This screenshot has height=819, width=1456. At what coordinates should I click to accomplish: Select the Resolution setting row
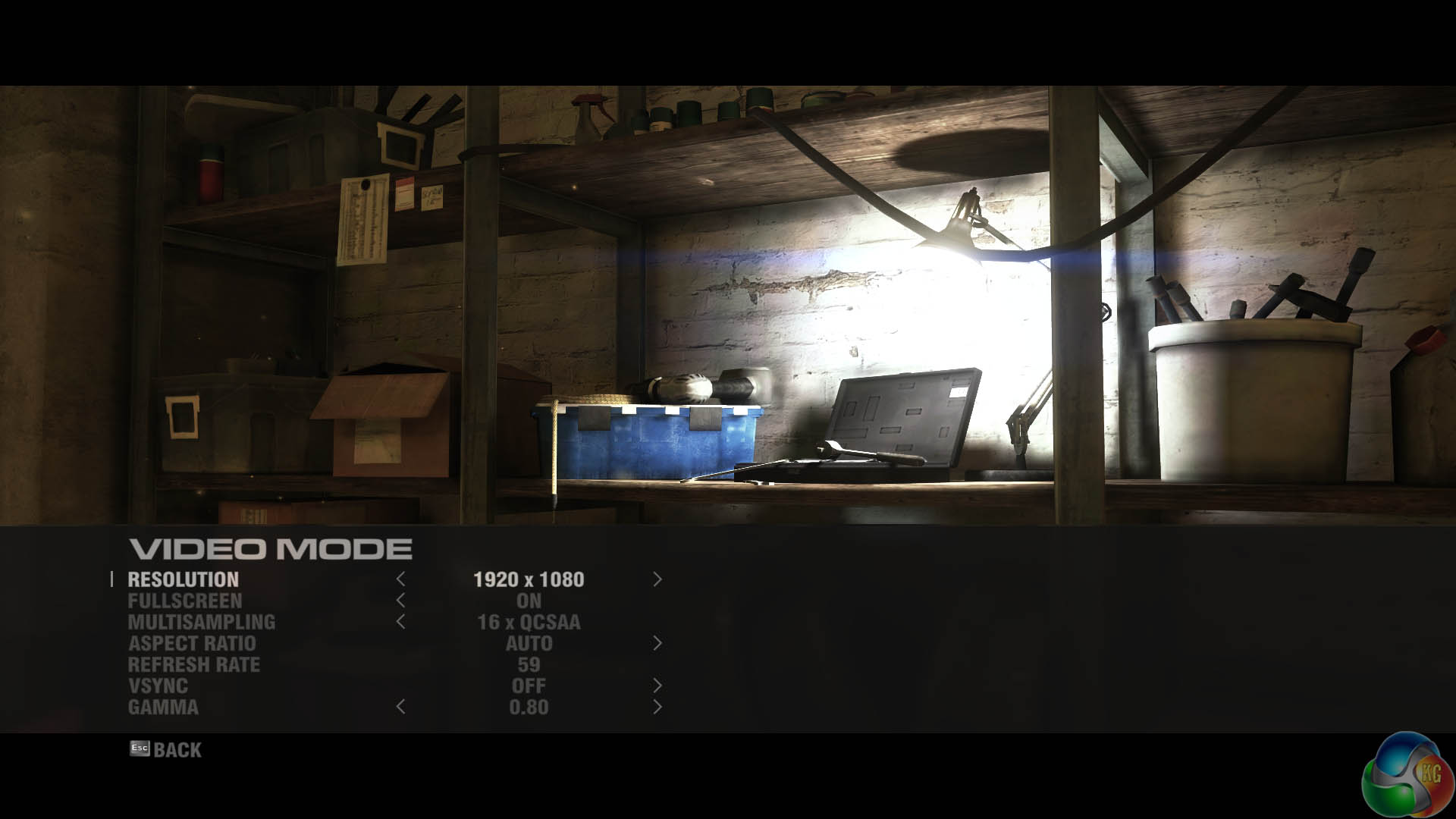click(184, 580)
